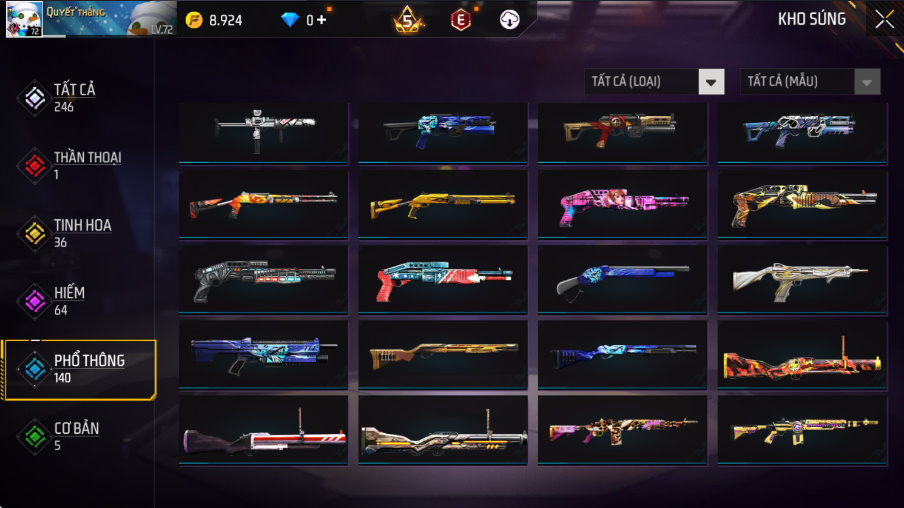
Task: Pick the pink anime girl shotgun skin
Action: [622, 204]
